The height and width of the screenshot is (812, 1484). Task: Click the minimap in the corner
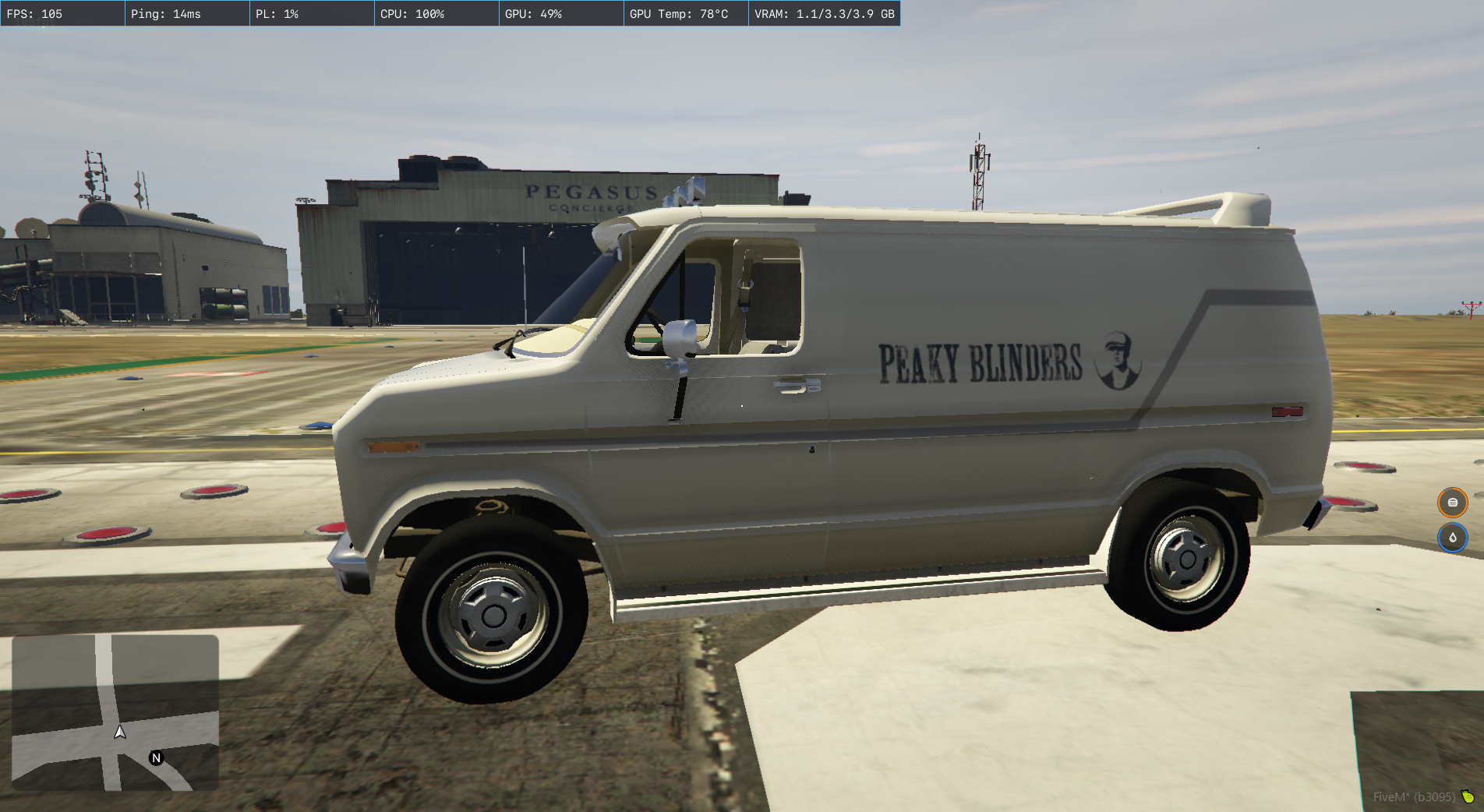tap(115, 712)
